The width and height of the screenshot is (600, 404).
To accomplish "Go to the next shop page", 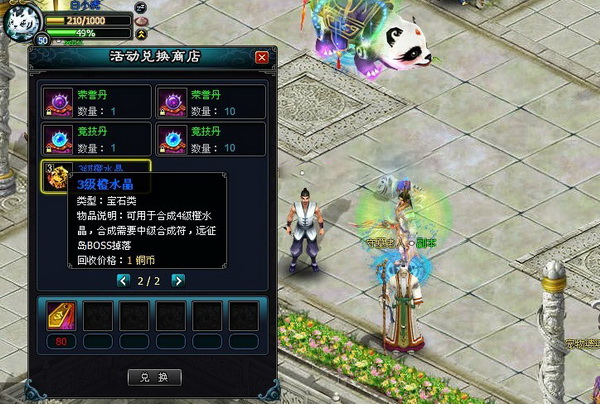I will 178,281.
